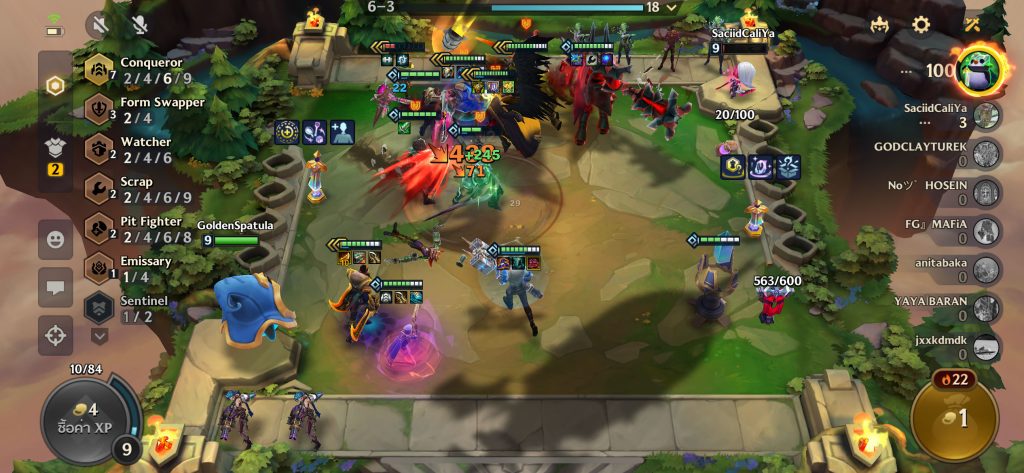The width and height of the screenshot is (1024, 473).
Task: Toggle the muted speaker icon
Action: click(99, 25)
